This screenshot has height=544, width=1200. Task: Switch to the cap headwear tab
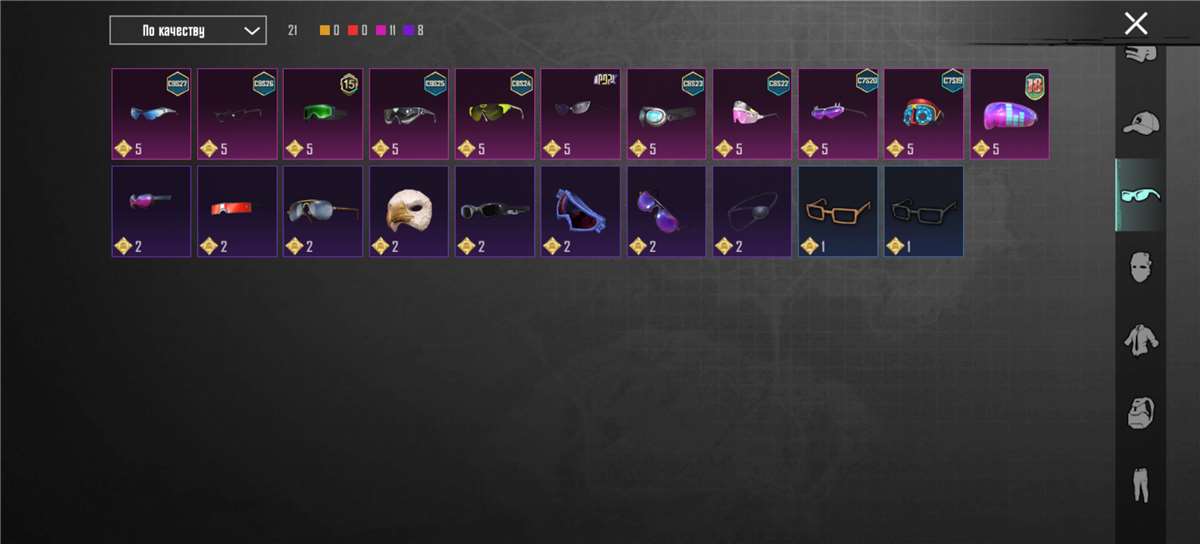(x=1140, y=123)
